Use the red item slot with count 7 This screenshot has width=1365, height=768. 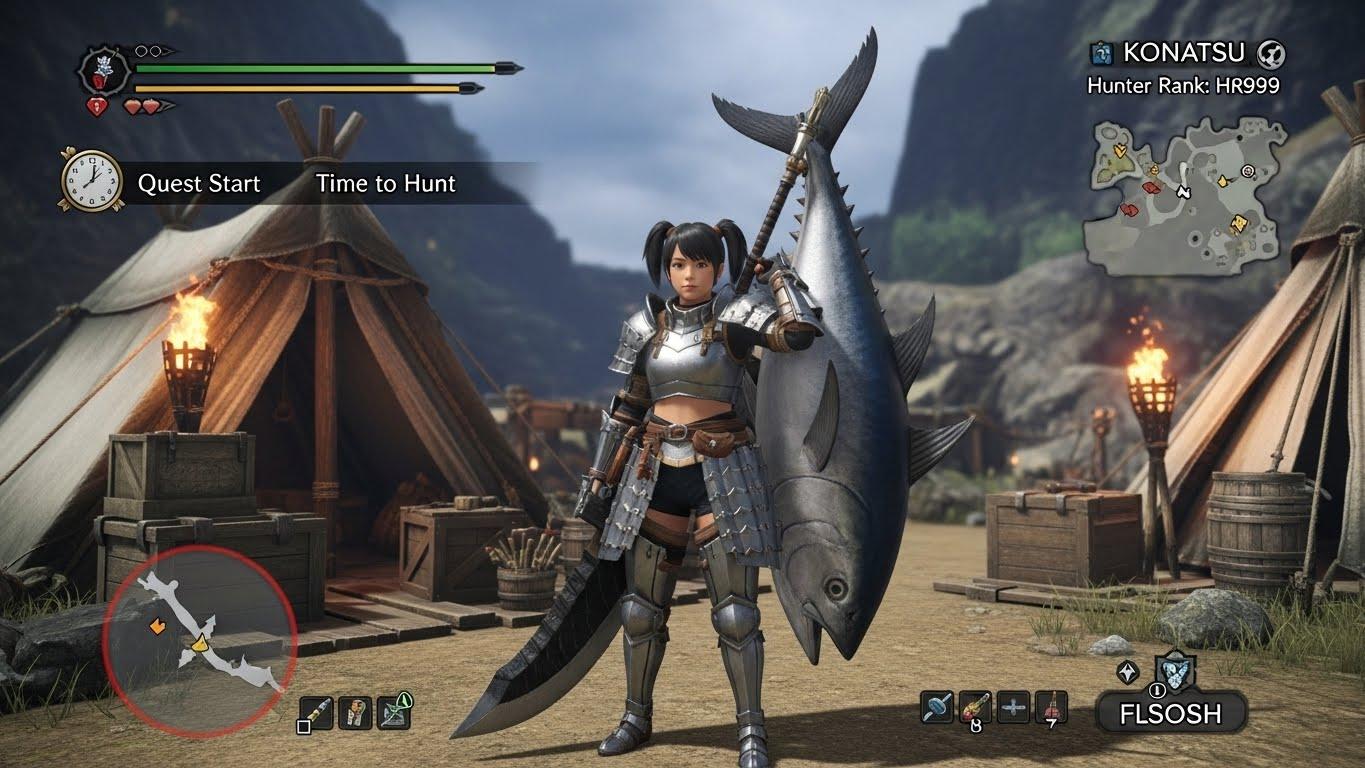(1050, 708)
